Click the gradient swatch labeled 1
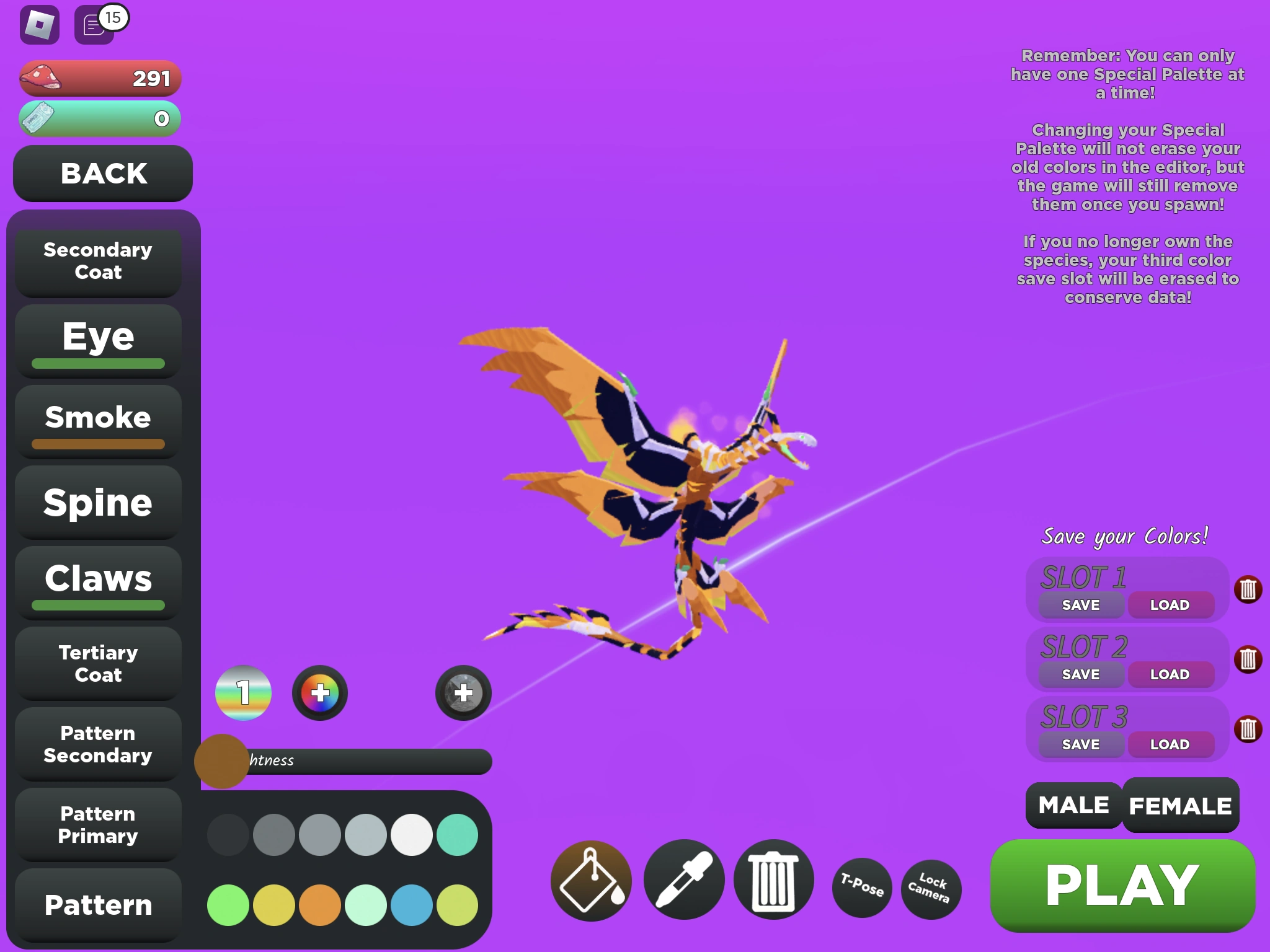The width and height of the screenshot is (1270, 952). (x=243, y=693)
